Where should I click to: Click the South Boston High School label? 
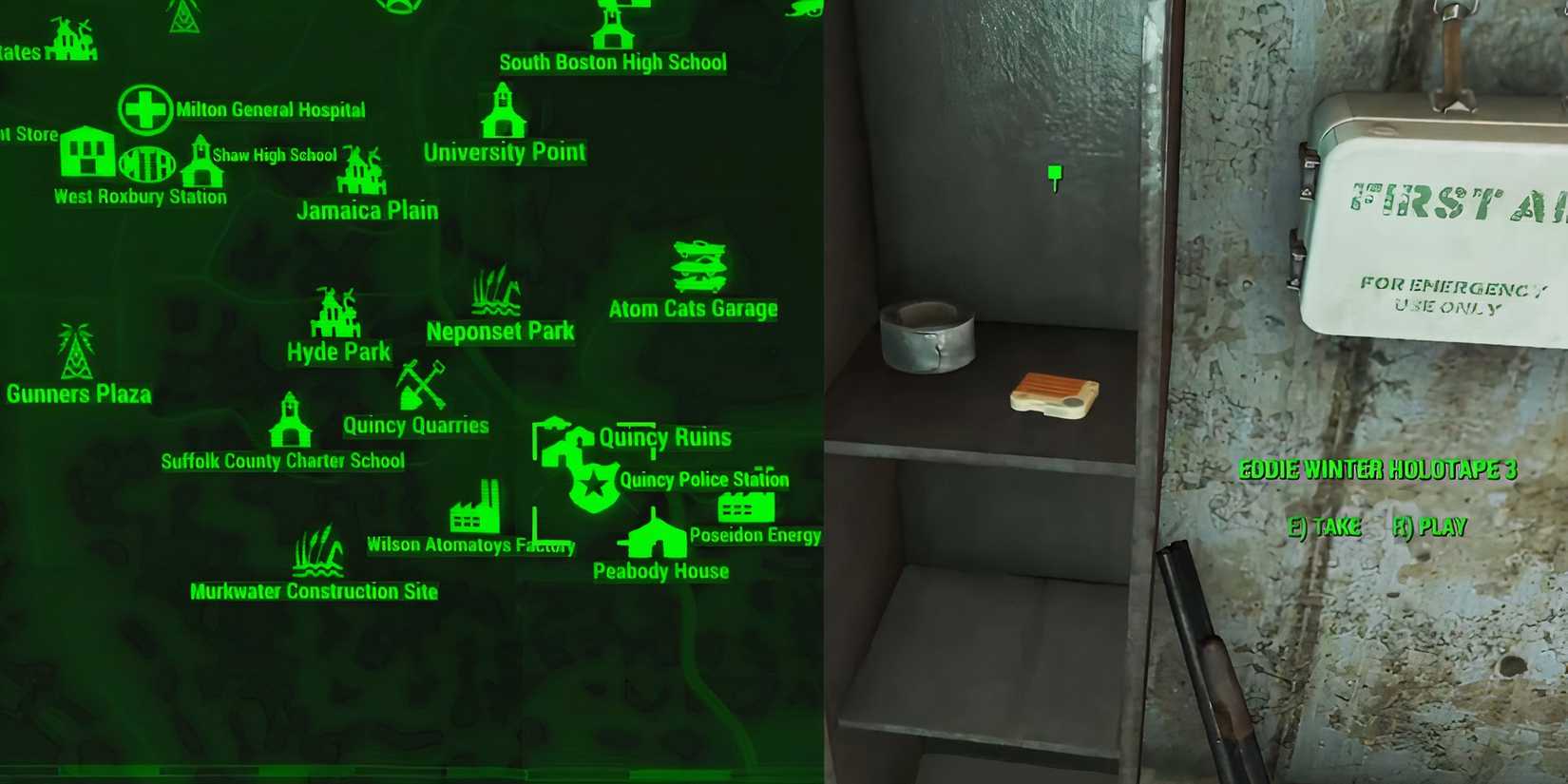pos(612,63)
